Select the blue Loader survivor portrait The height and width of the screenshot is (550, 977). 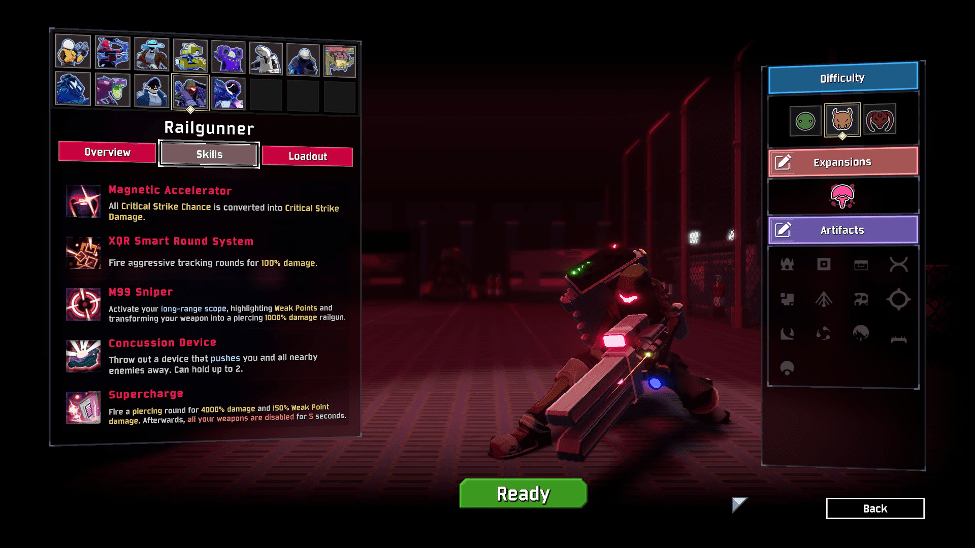73,89
